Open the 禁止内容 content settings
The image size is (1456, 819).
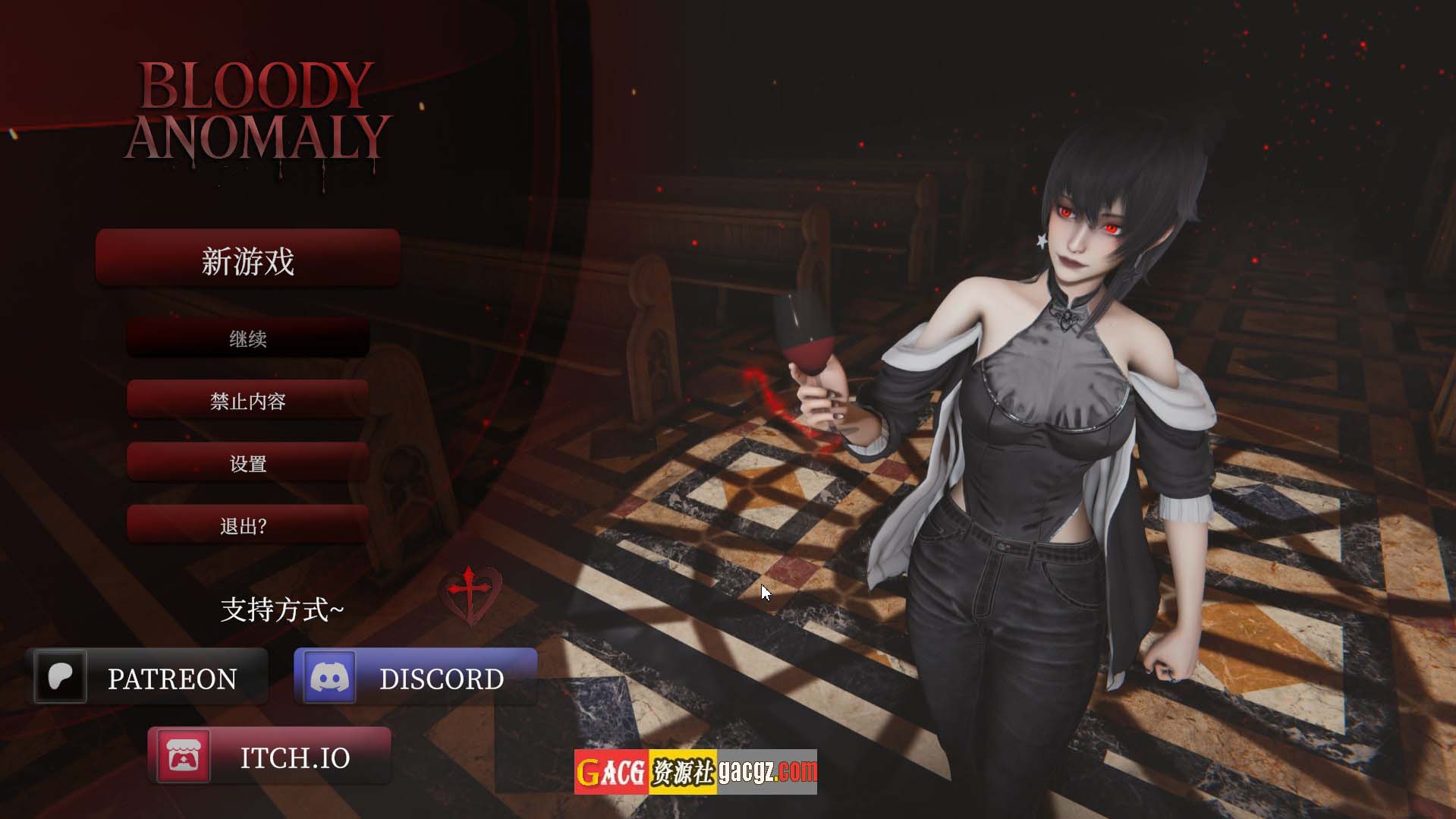tap(247, 402)
